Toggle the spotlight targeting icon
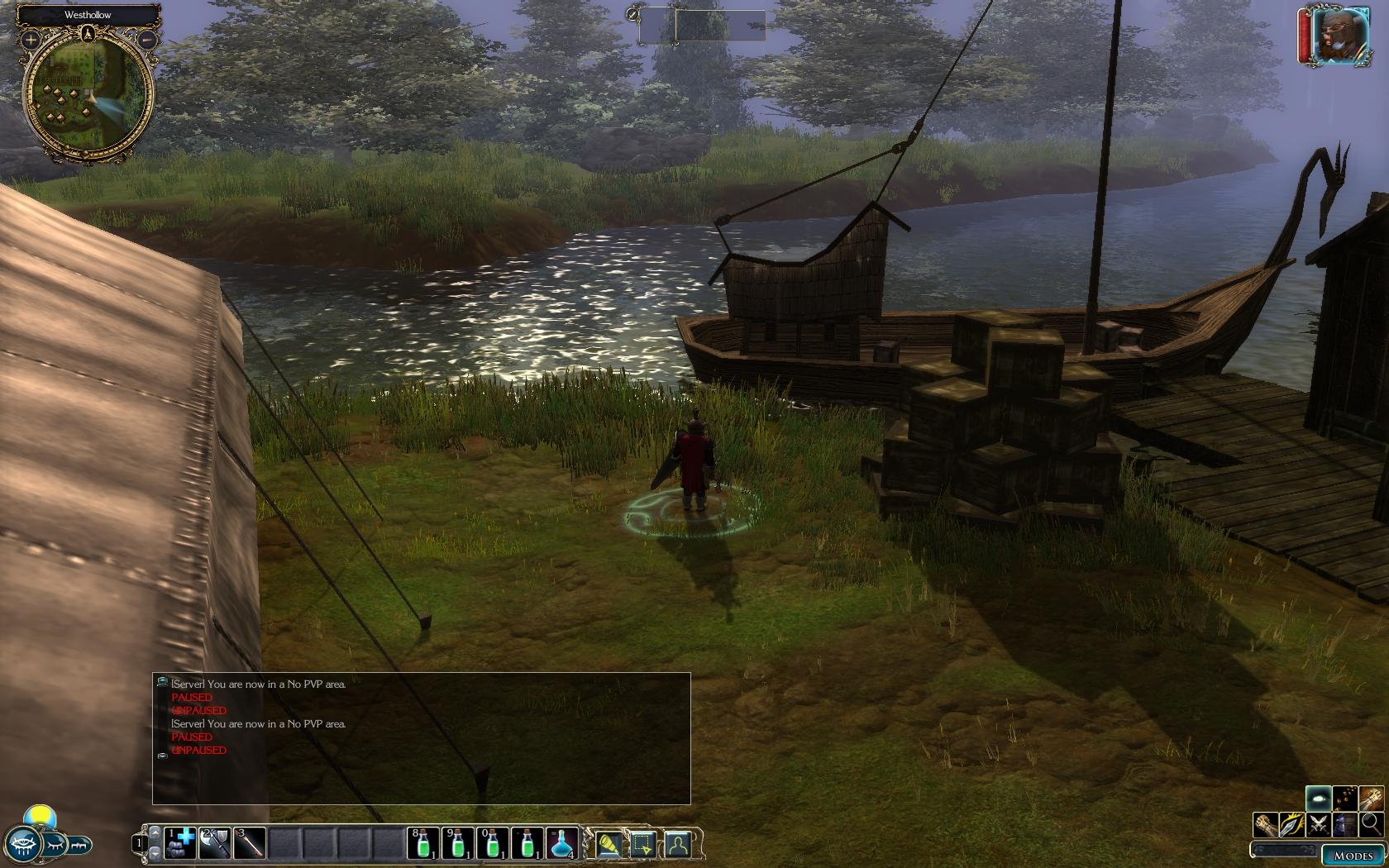 (608, 844)
